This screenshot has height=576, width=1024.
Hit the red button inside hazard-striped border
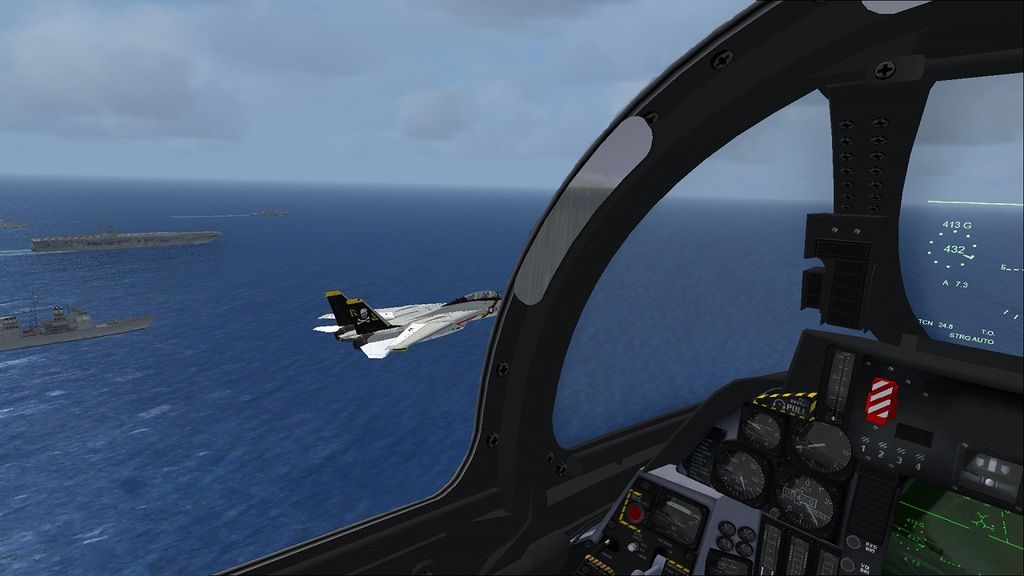click(633, 513)
